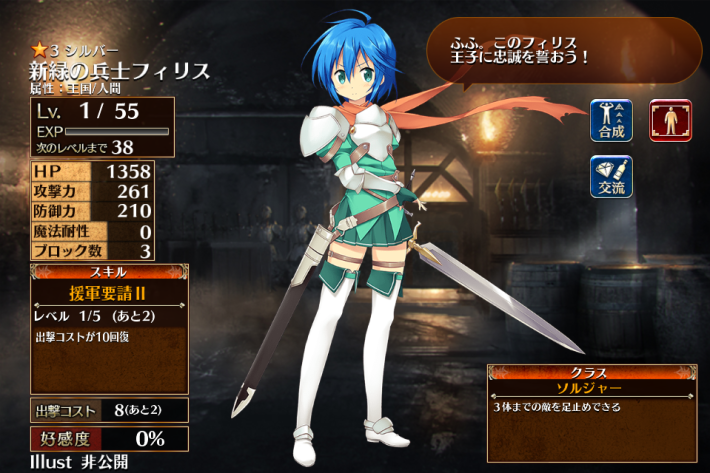Open the 交流 (interaction) button
The width and height of the screenshot is (710, 473).
coord(610,177)
